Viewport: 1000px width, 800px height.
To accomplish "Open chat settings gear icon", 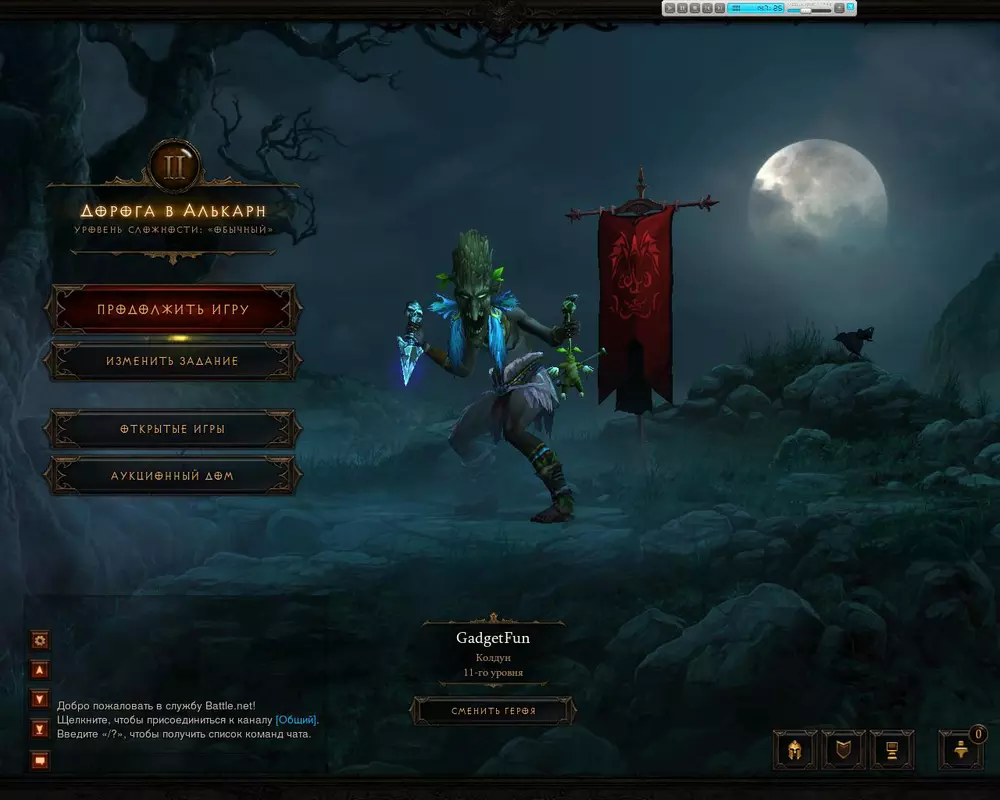I will [40, 640].
